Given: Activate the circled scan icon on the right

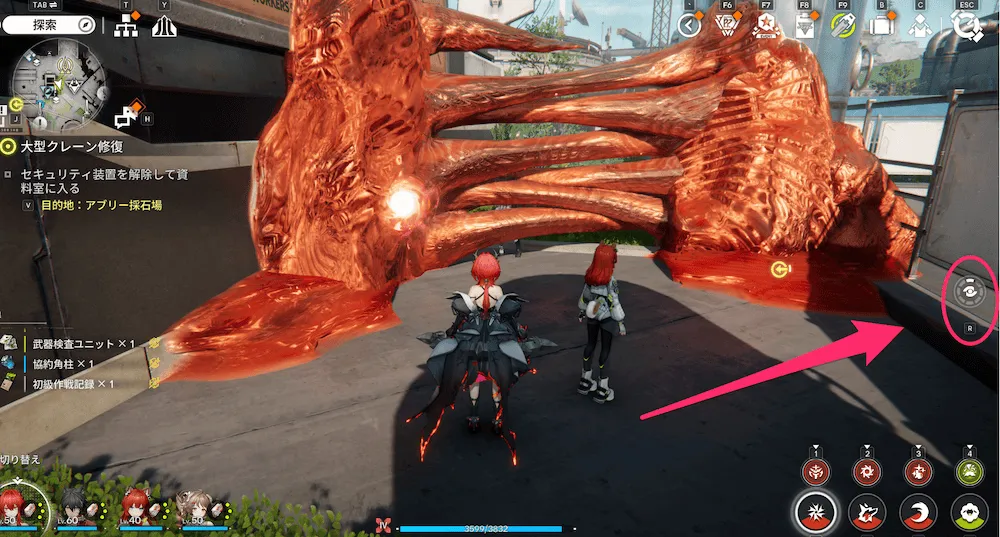Looking at the screenshot, I should click(970, 292).
